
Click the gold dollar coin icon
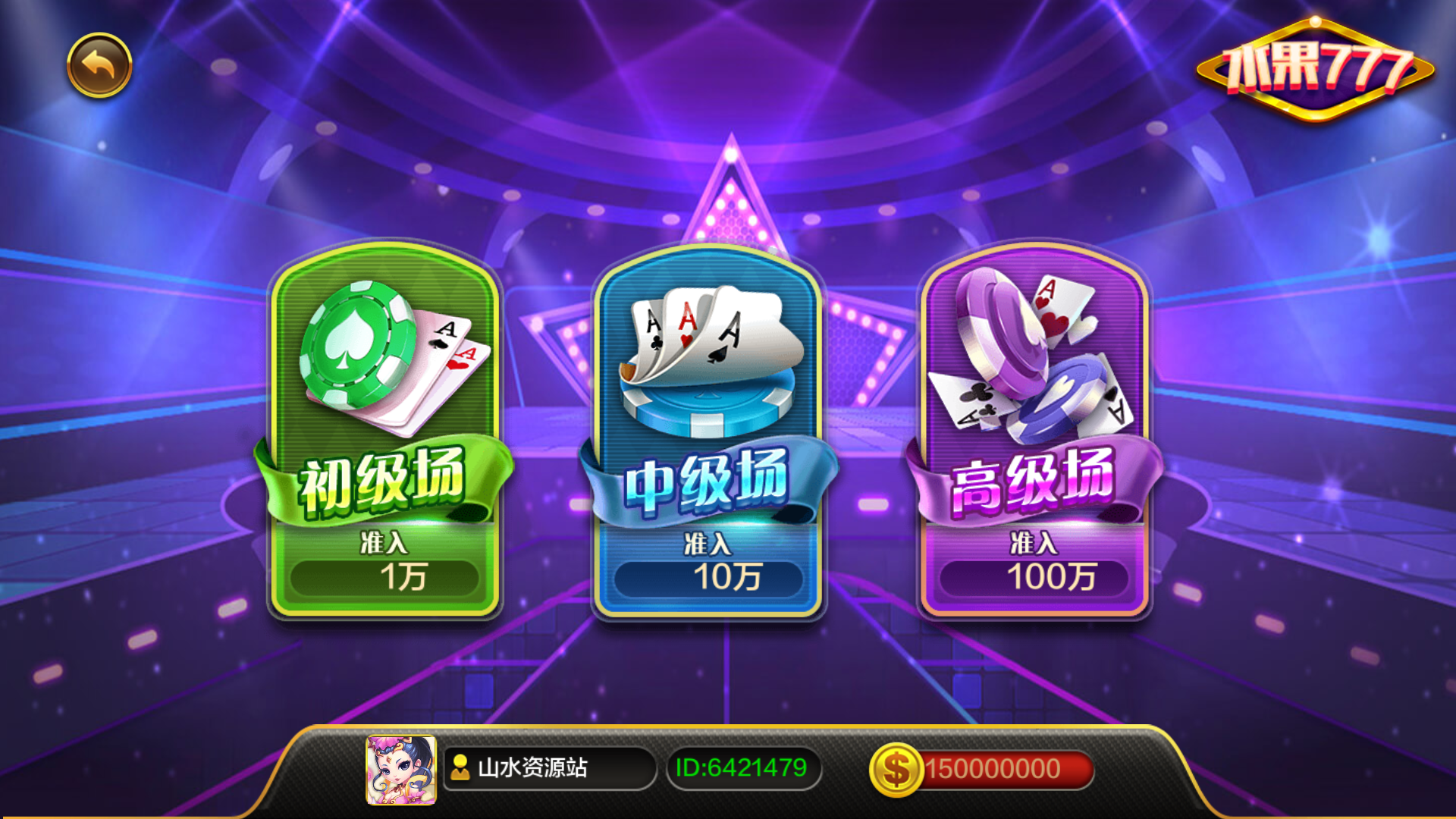click(x=898, y=769)
